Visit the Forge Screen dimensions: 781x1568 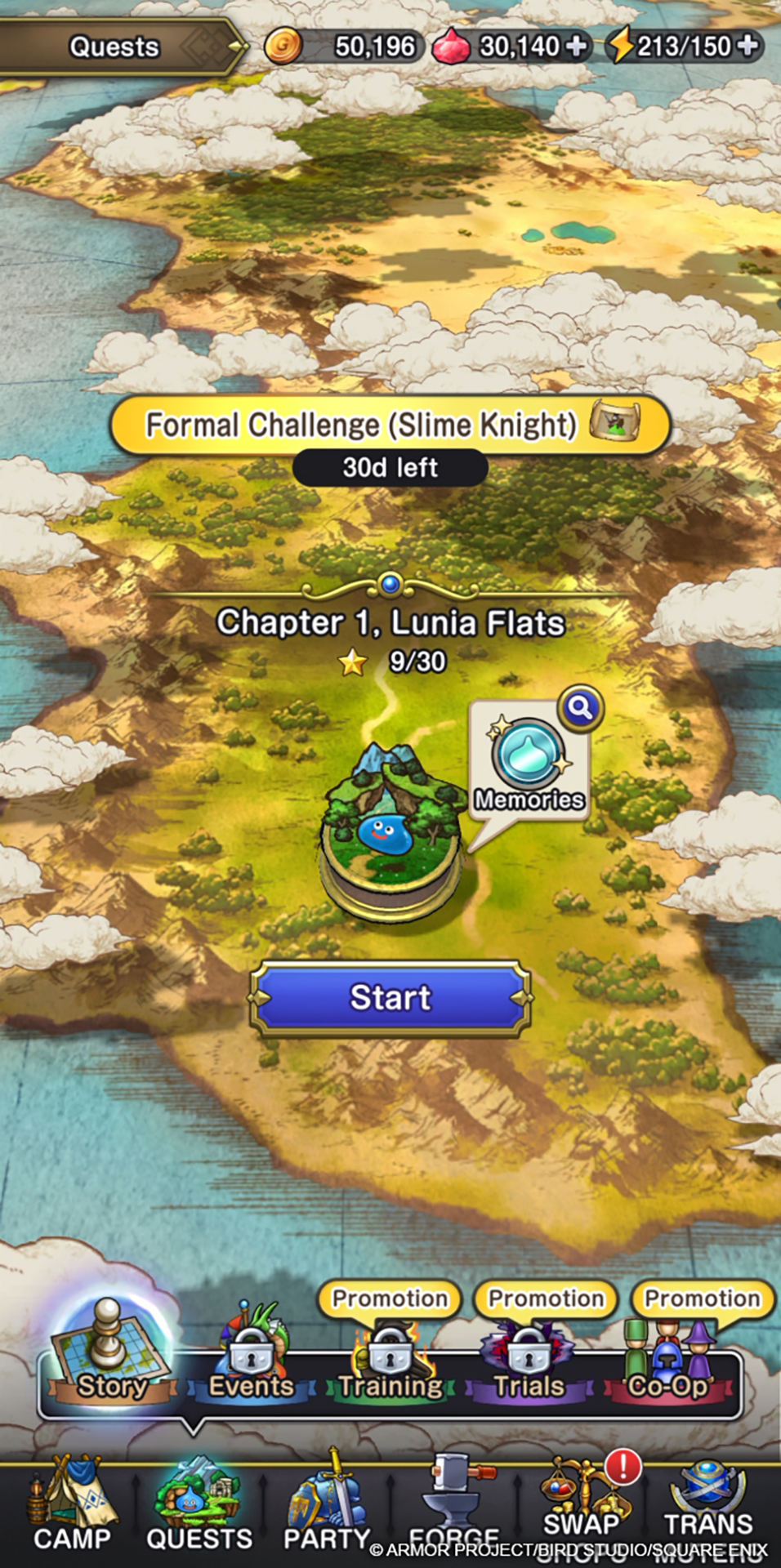point(454,1507)
